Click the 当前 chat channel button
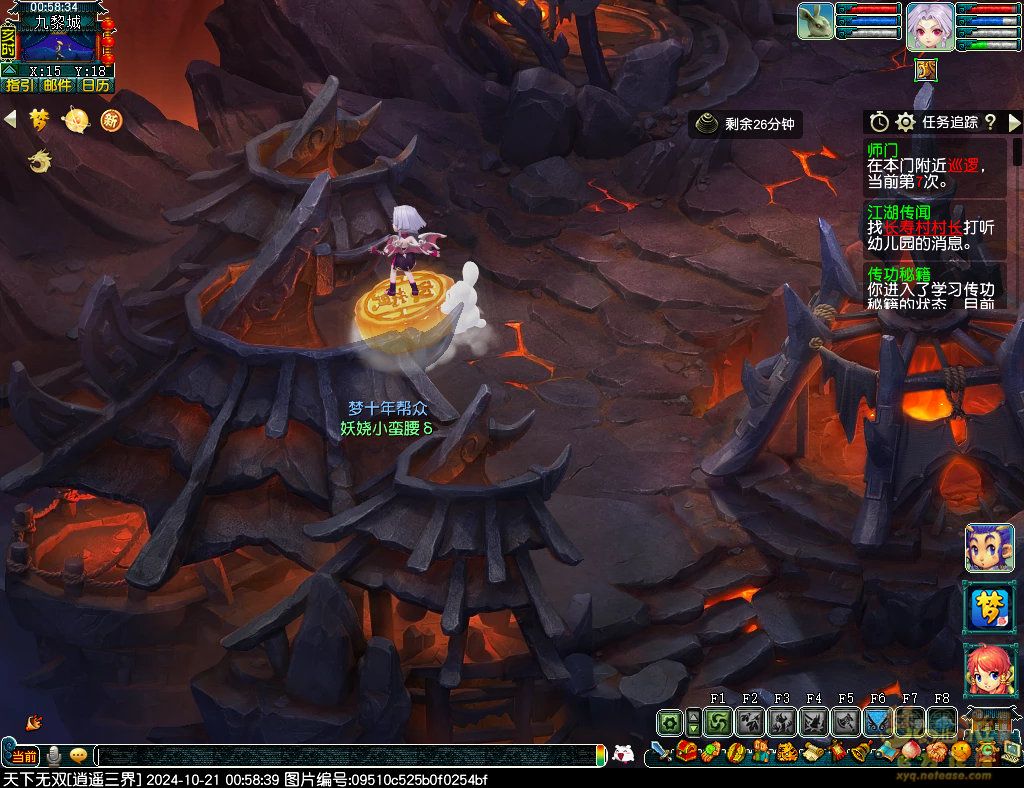The height and width of the screenshot is (788, 1024). pyautogui.click(x=25, y=756)
